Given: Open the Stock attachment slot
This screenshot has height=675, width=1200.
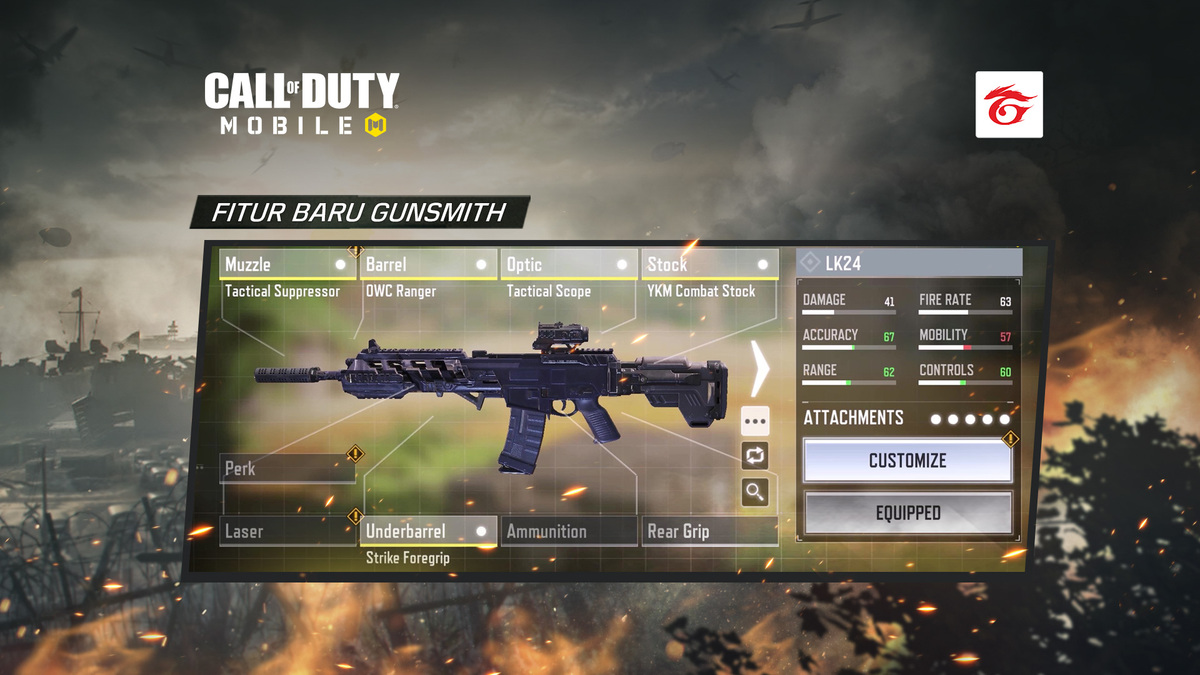Looking at the screenshot, I should click(x=710, y=265).
